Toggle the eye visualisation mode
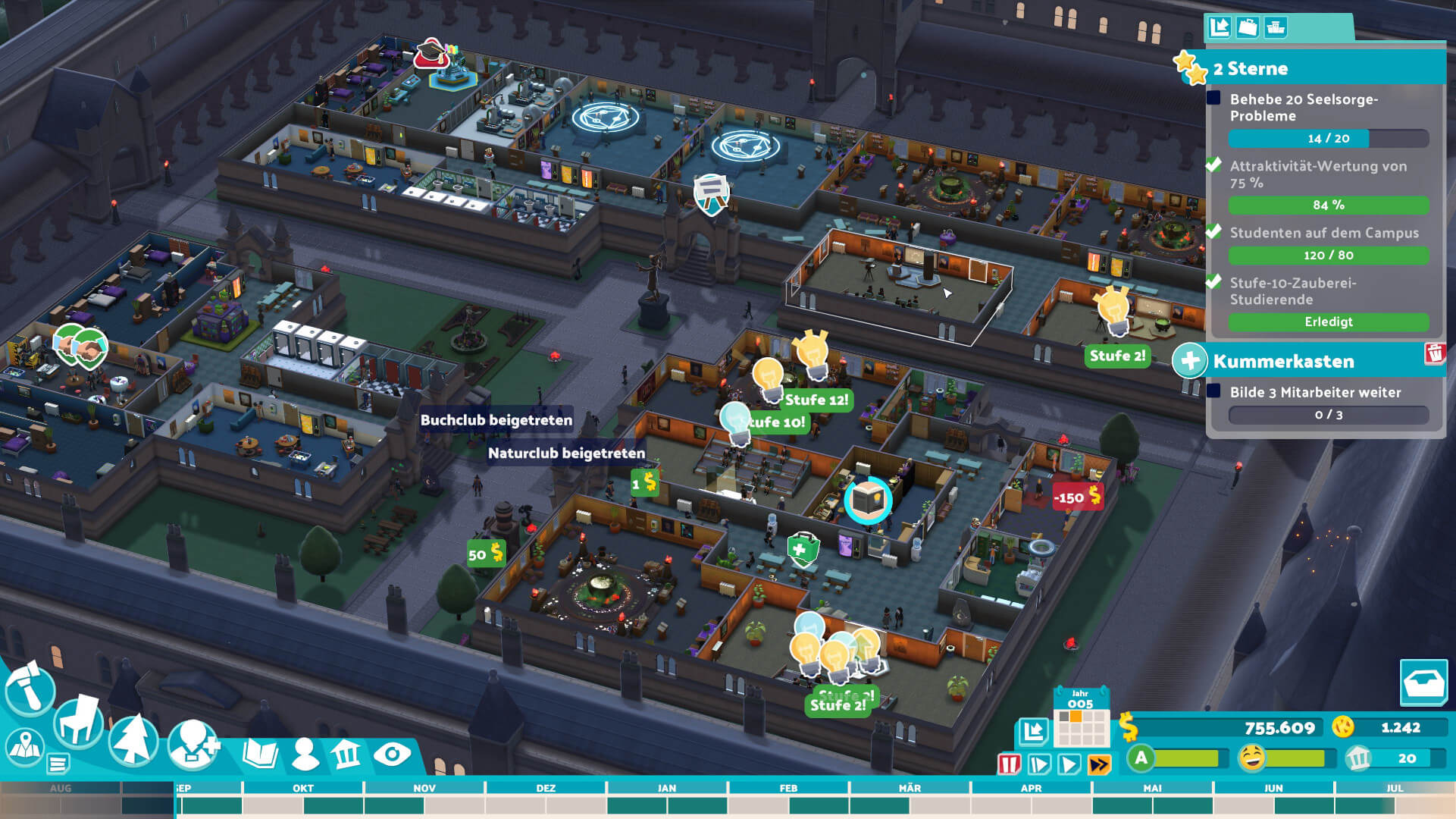This screenshot has width=1456, height=819. click(x=392, y=754)
